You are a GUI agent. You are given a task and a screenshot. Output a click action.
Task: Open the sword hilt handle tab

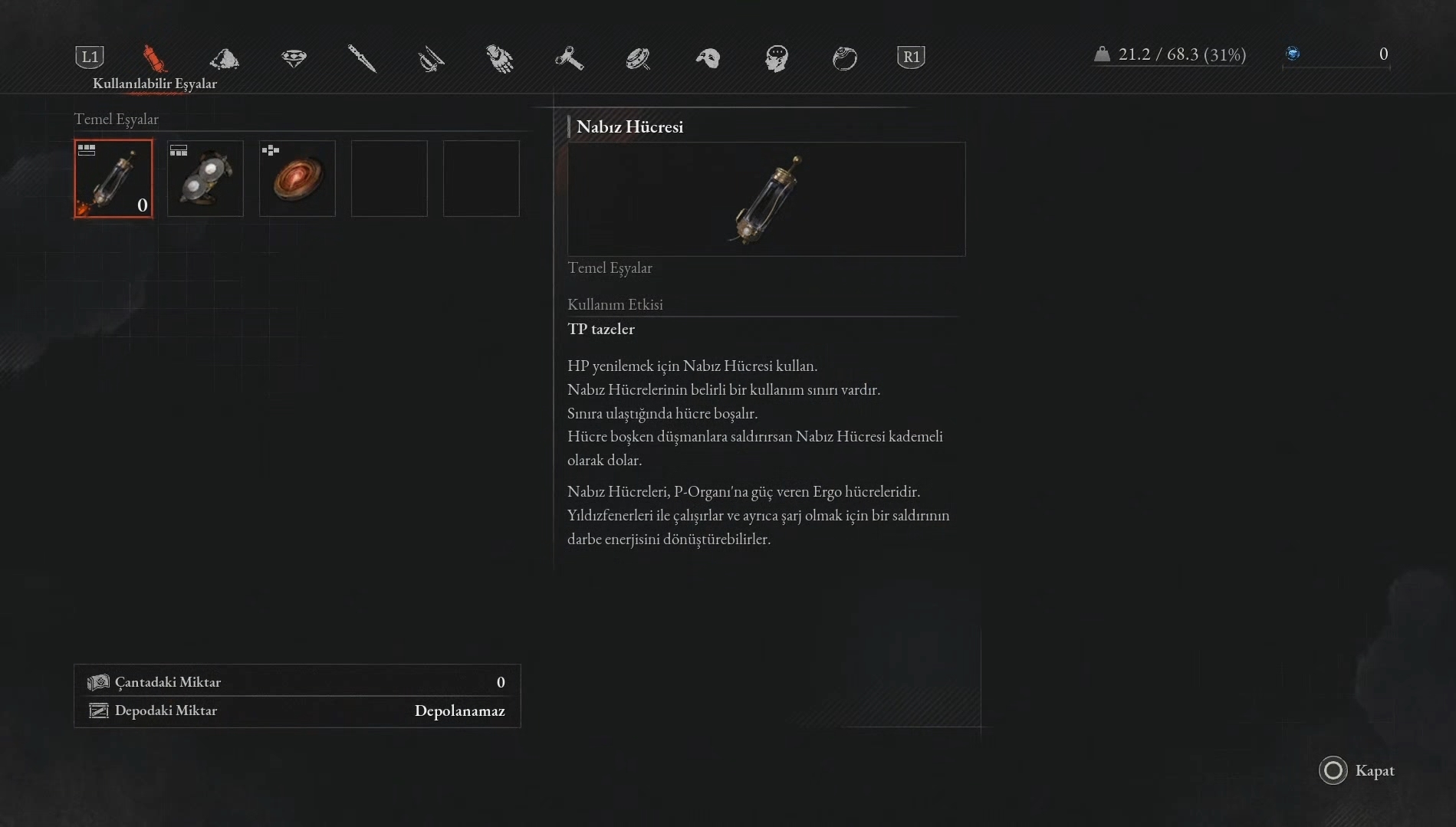(x=431, y=58)
